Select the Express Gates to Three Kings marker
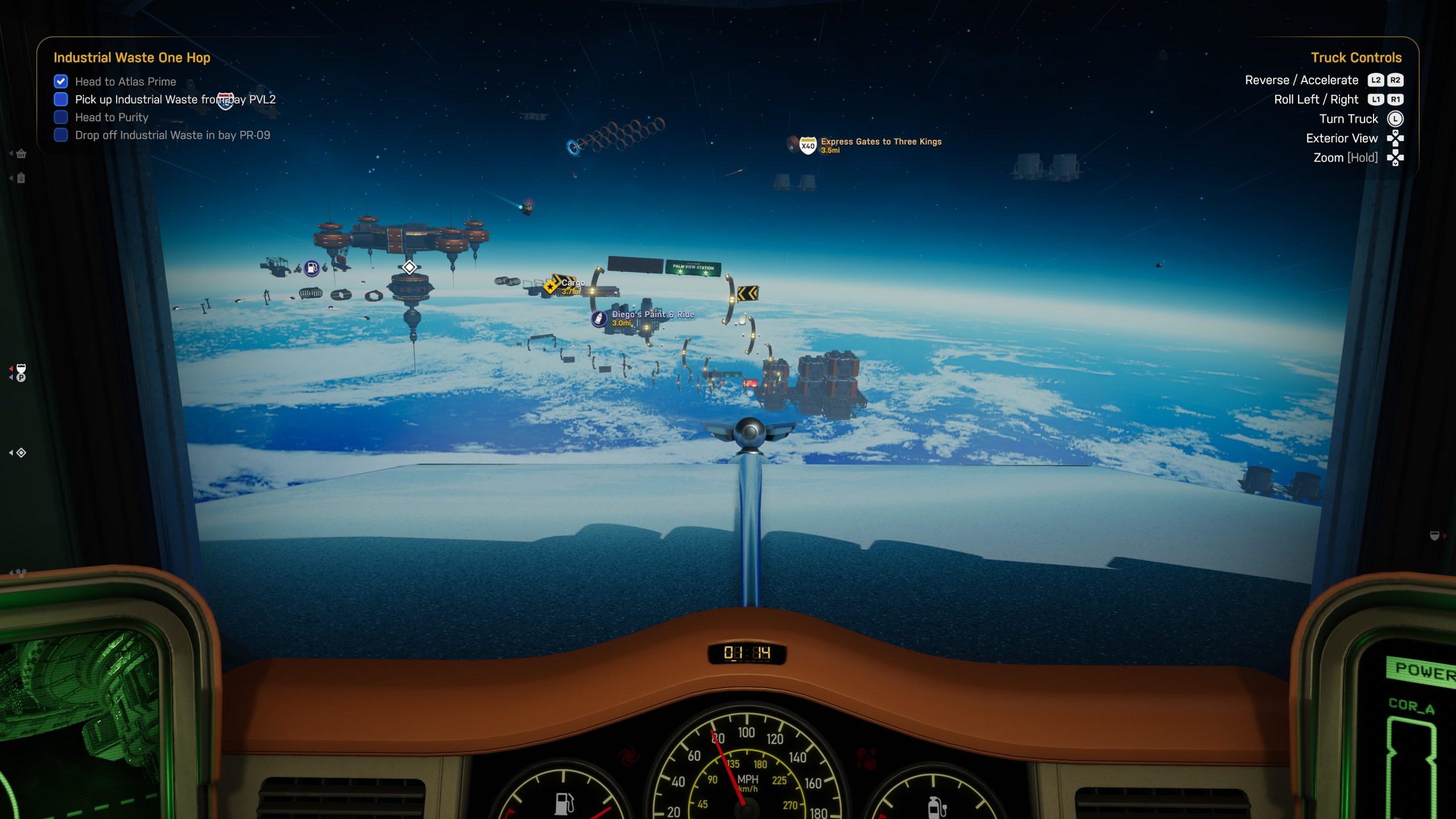 (808, 146)
